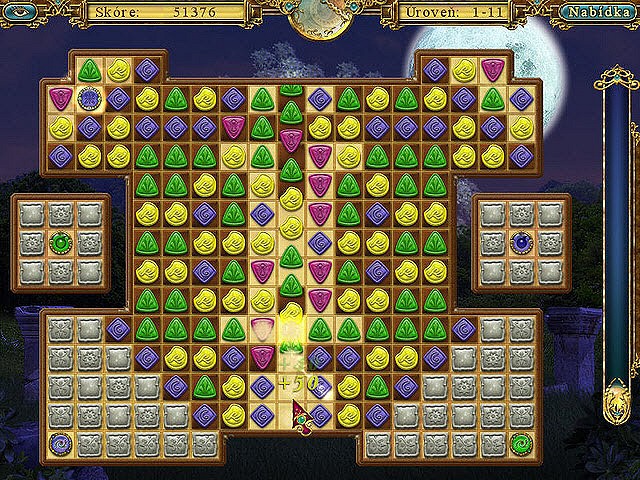Select the round blue medallion tile

90,99
